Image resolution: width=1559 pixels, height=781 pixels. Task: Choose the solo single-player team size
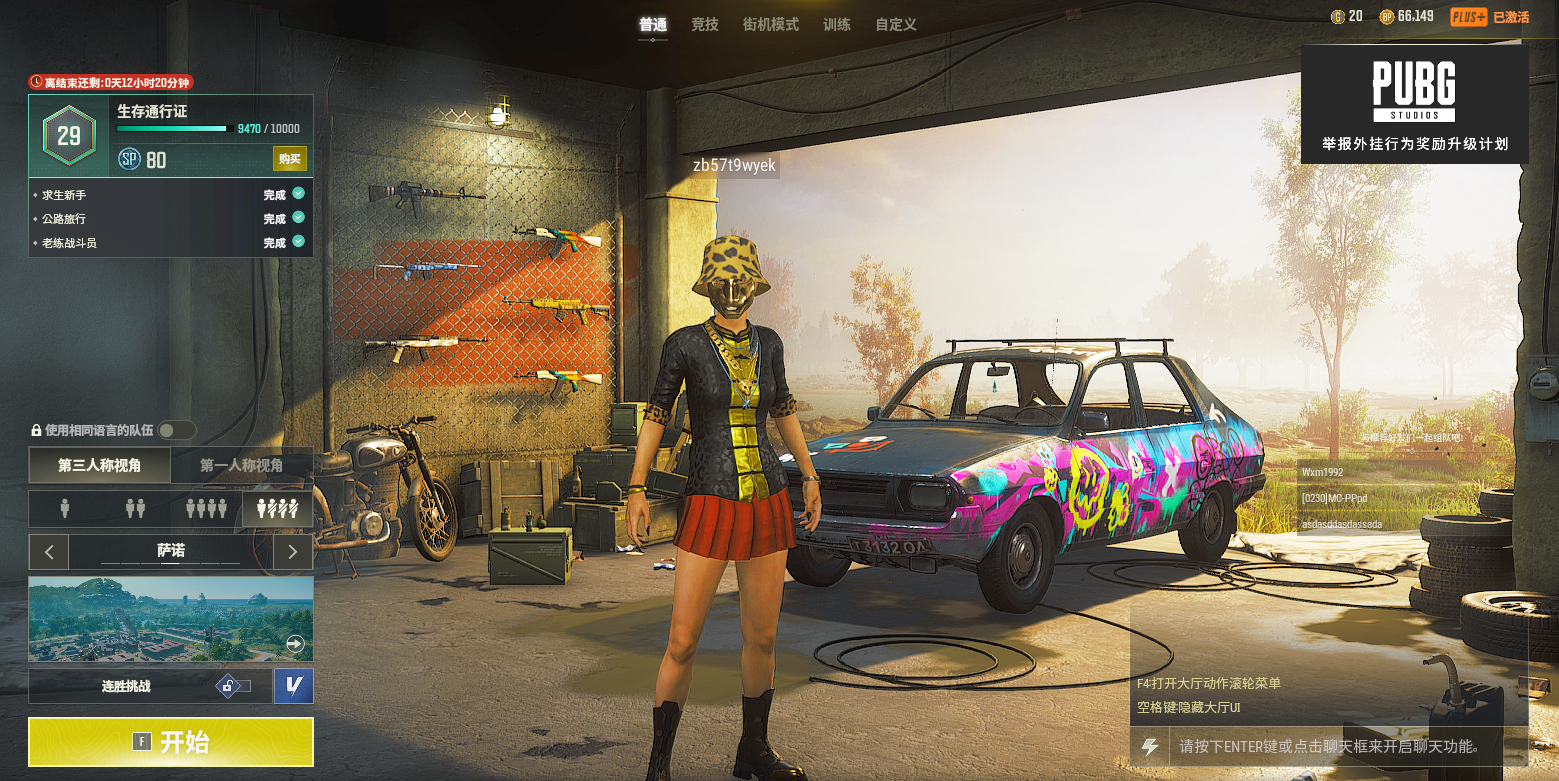[65, 509]
